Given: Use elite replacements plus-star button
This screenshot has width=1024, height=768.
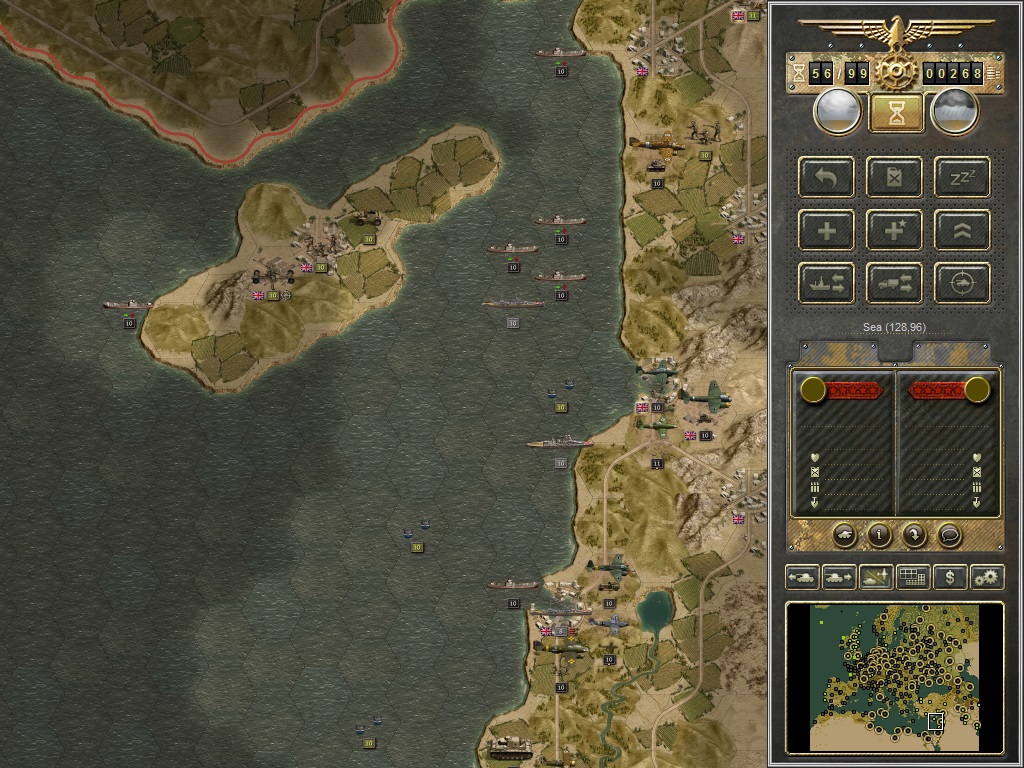Looking at the screenshot, I should coord(895,230).
